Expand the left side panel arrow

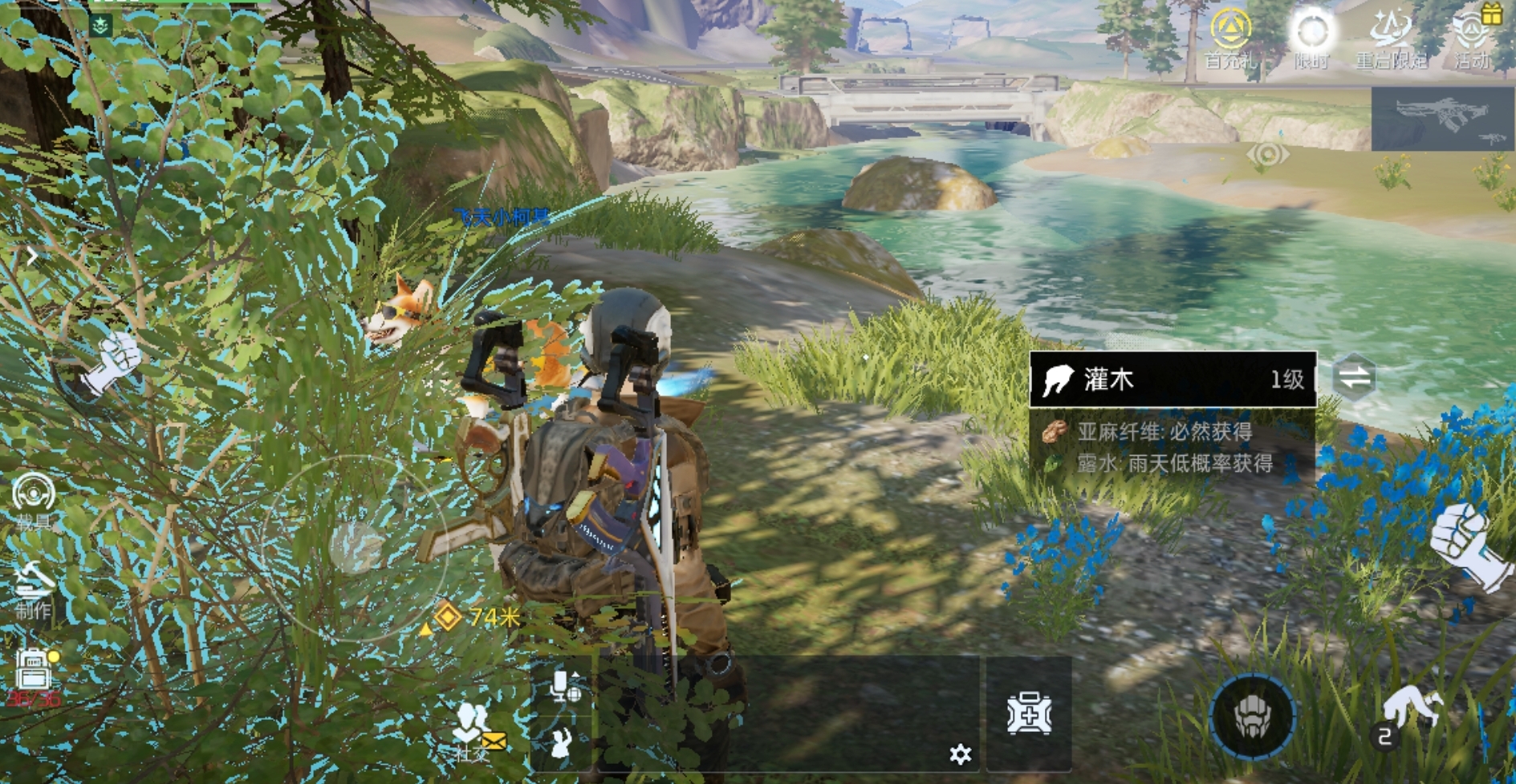pos(31,257)
